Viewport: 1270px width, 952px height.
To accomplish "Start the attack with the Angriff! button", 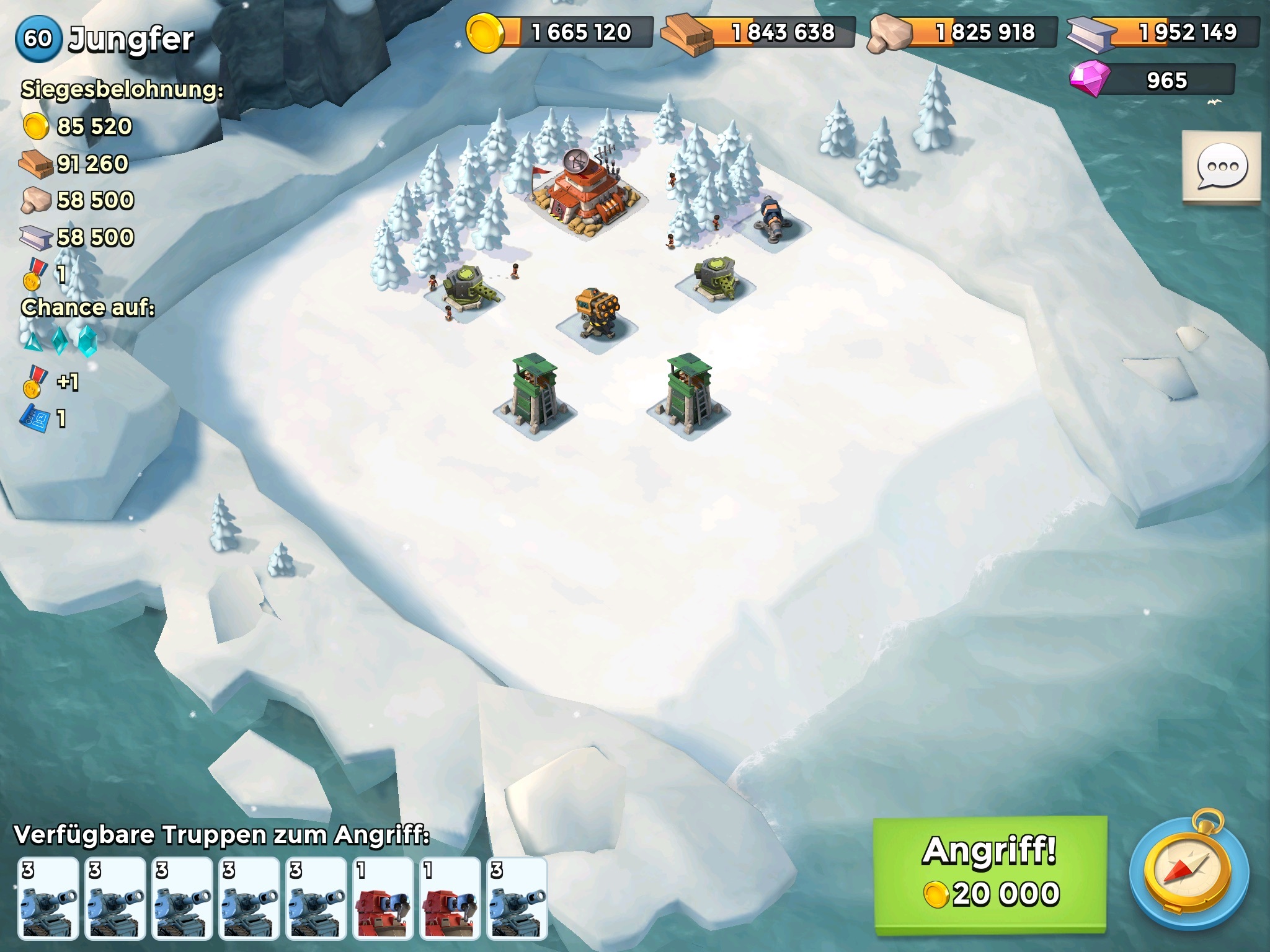I will pyautogui.click(x=990, y=874).
